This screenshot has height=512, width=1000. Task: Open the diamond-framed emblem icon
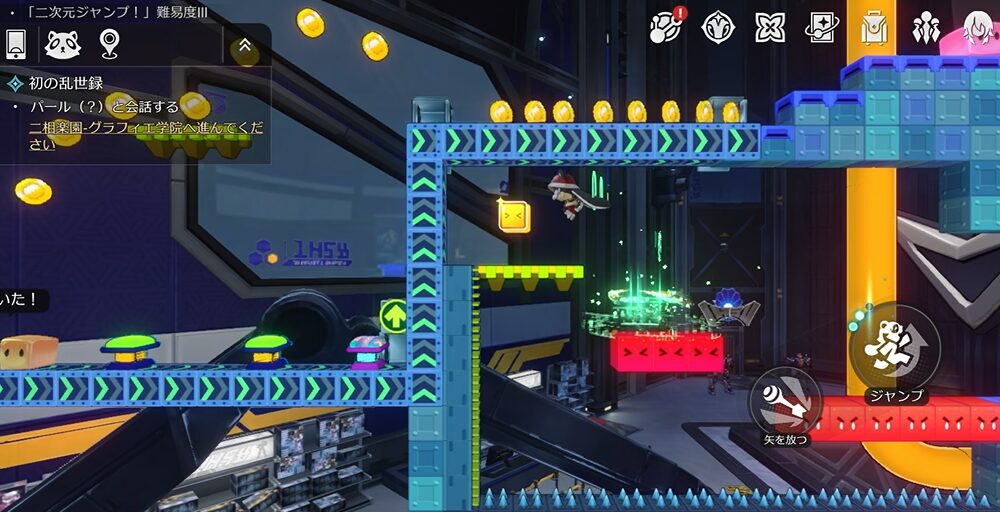719,27
